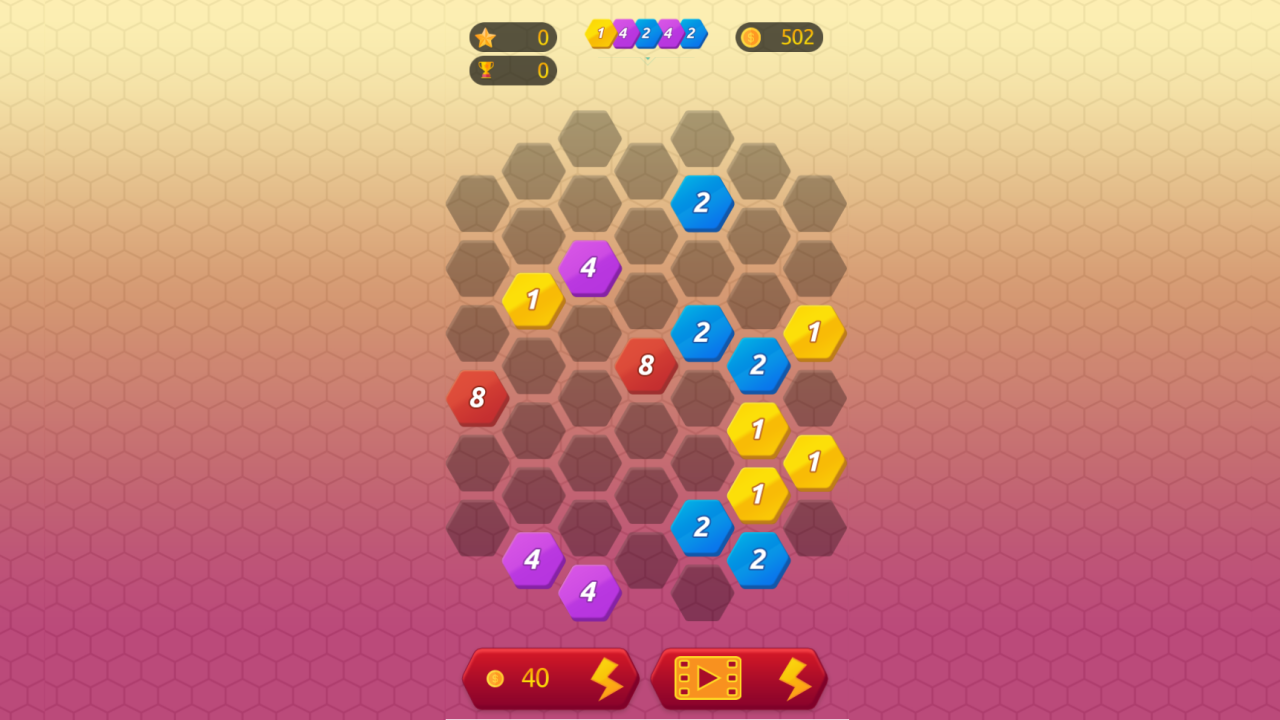This screenshot has height=720, width=1280.
Task: Select the lightning bolt beside the video button
Action: (795, 678)
